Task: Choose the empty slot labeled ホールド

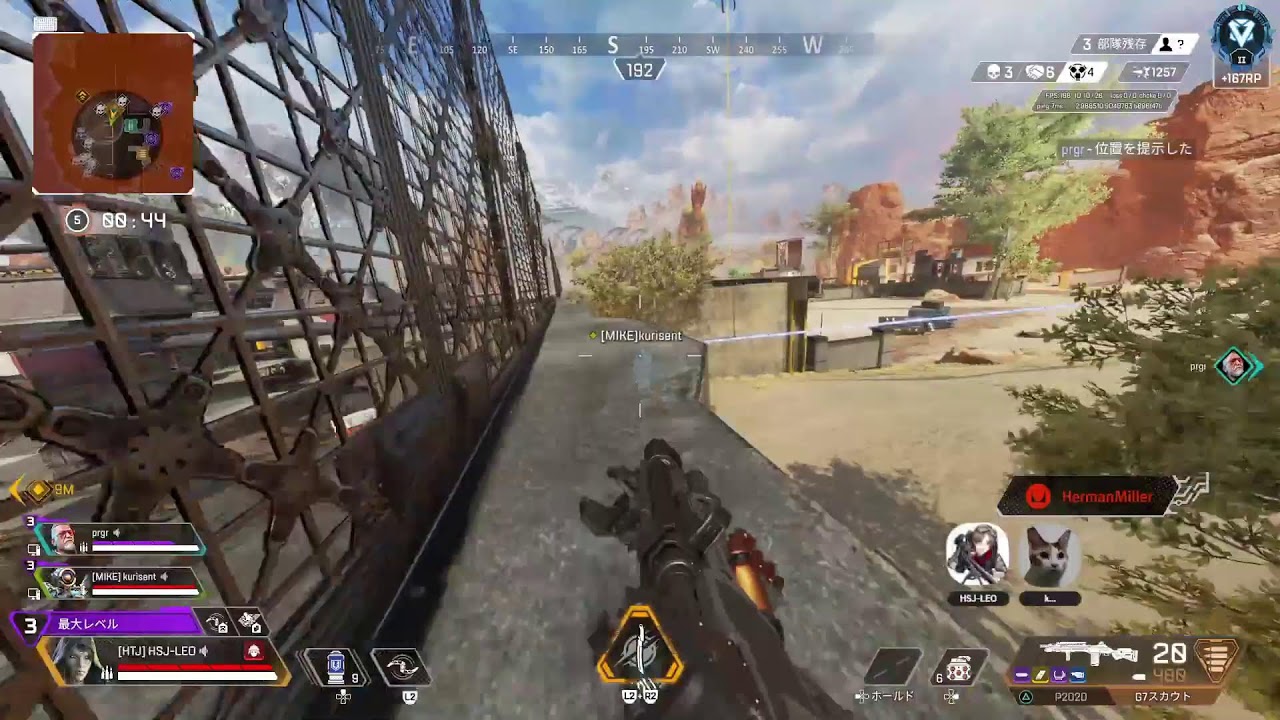Action: (x=892, y=667)
